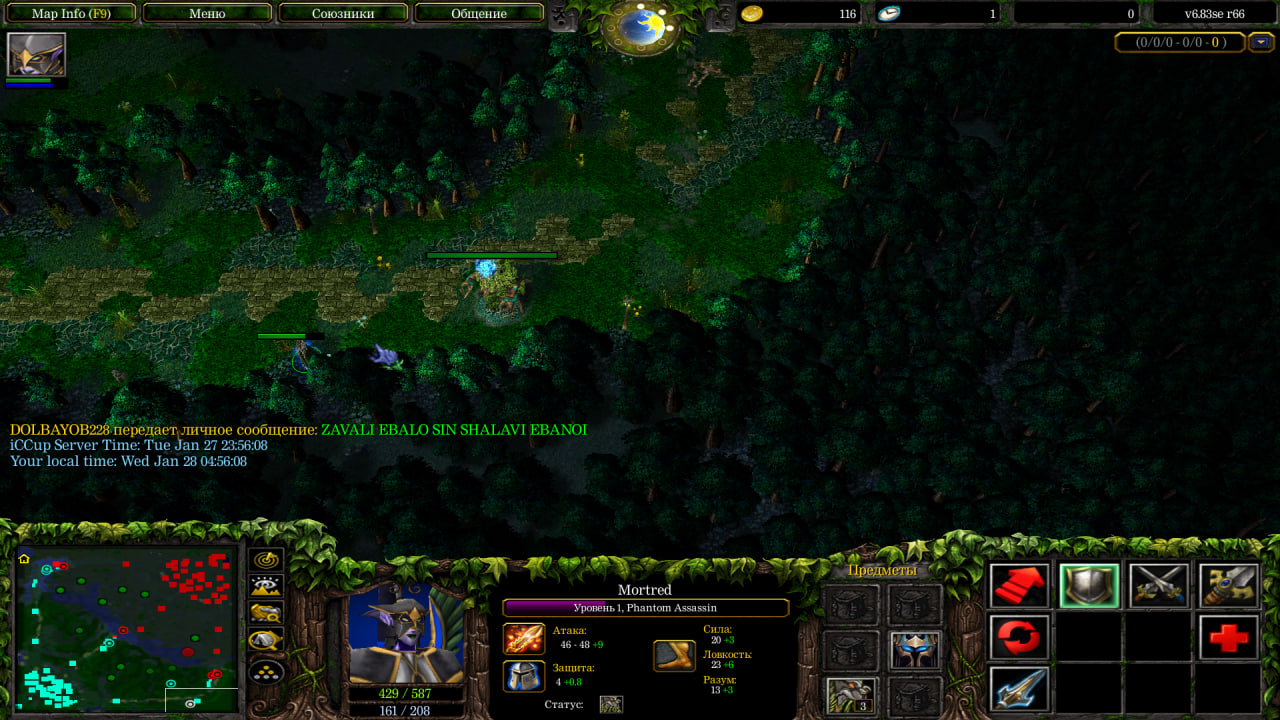The image size is (1280, 720).
Task: Open hero abilities with the red cross
Action: [1228, 637]
